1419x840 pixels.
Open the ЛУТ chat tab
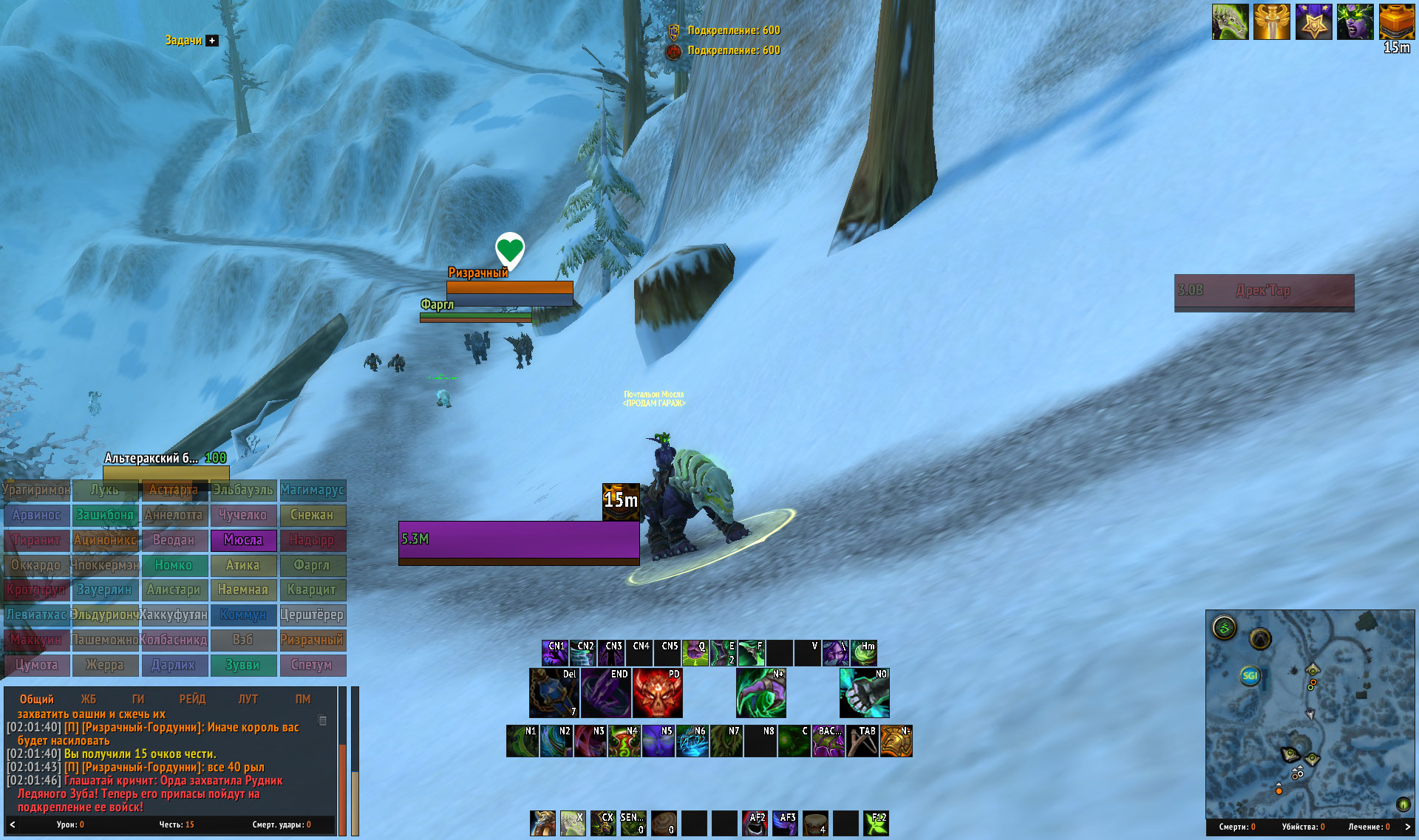pos(248,699)
